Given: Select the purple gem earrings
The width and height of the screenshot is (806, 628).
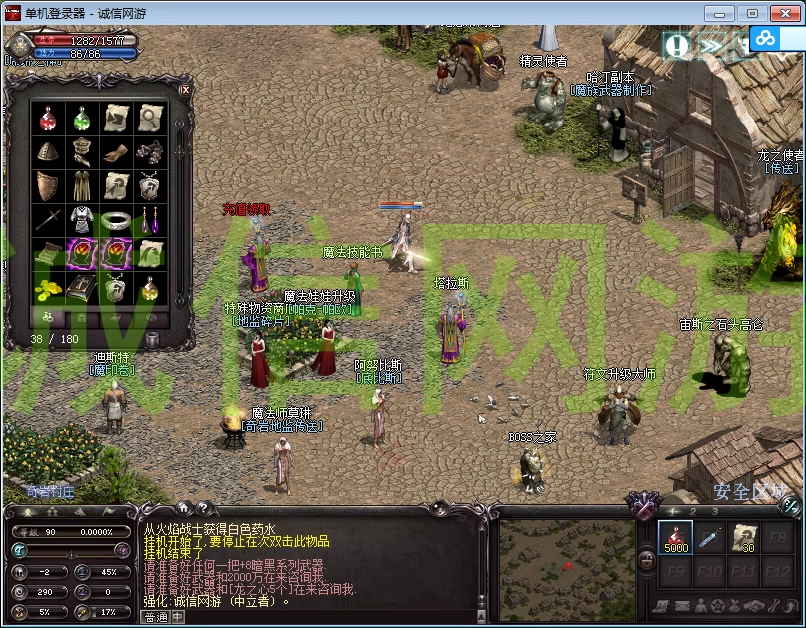Looking at the screenshot, I should [x=149, y=219].
